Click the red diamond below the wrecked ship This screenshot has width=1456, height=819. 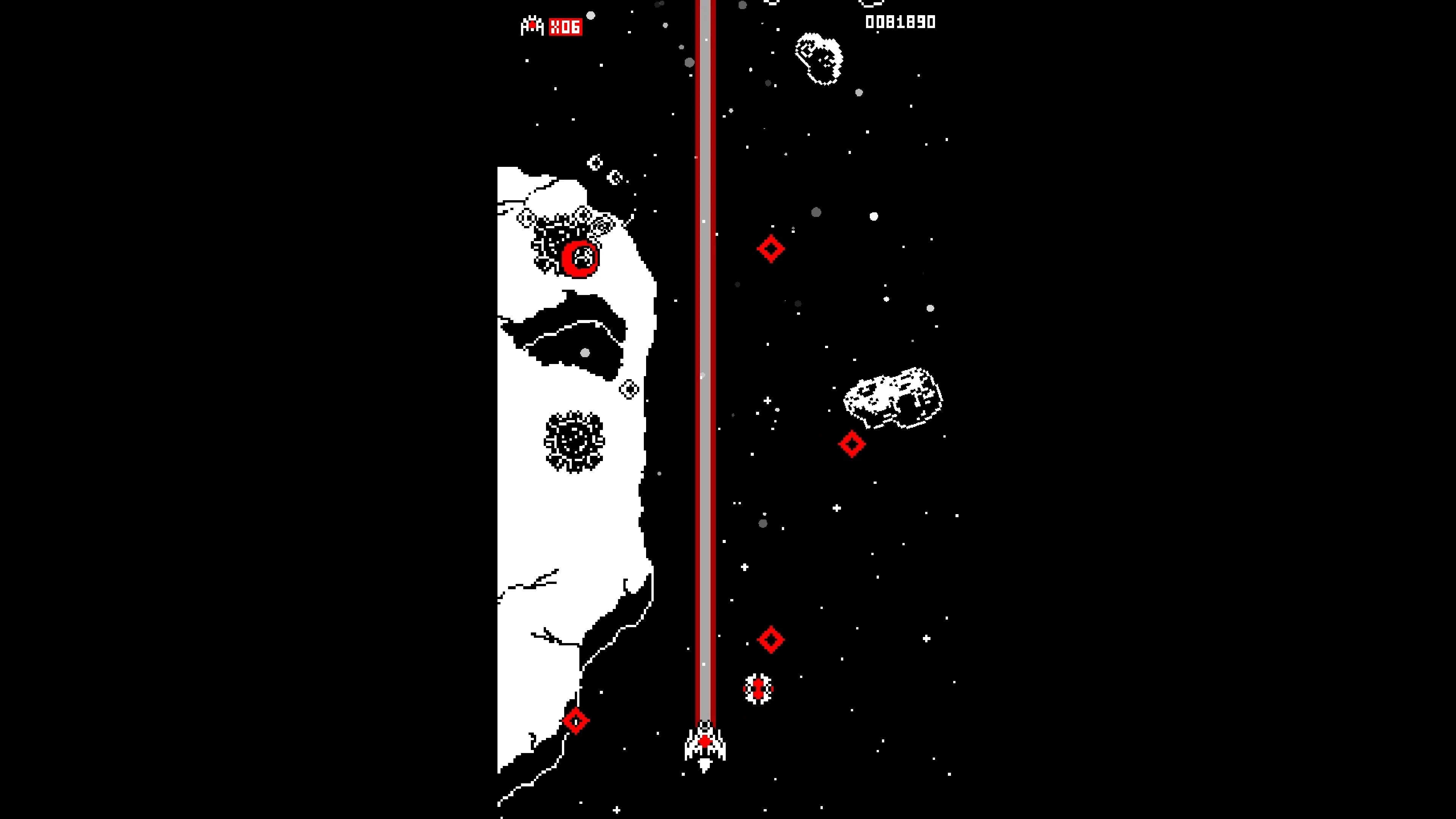tap(851, 444)
